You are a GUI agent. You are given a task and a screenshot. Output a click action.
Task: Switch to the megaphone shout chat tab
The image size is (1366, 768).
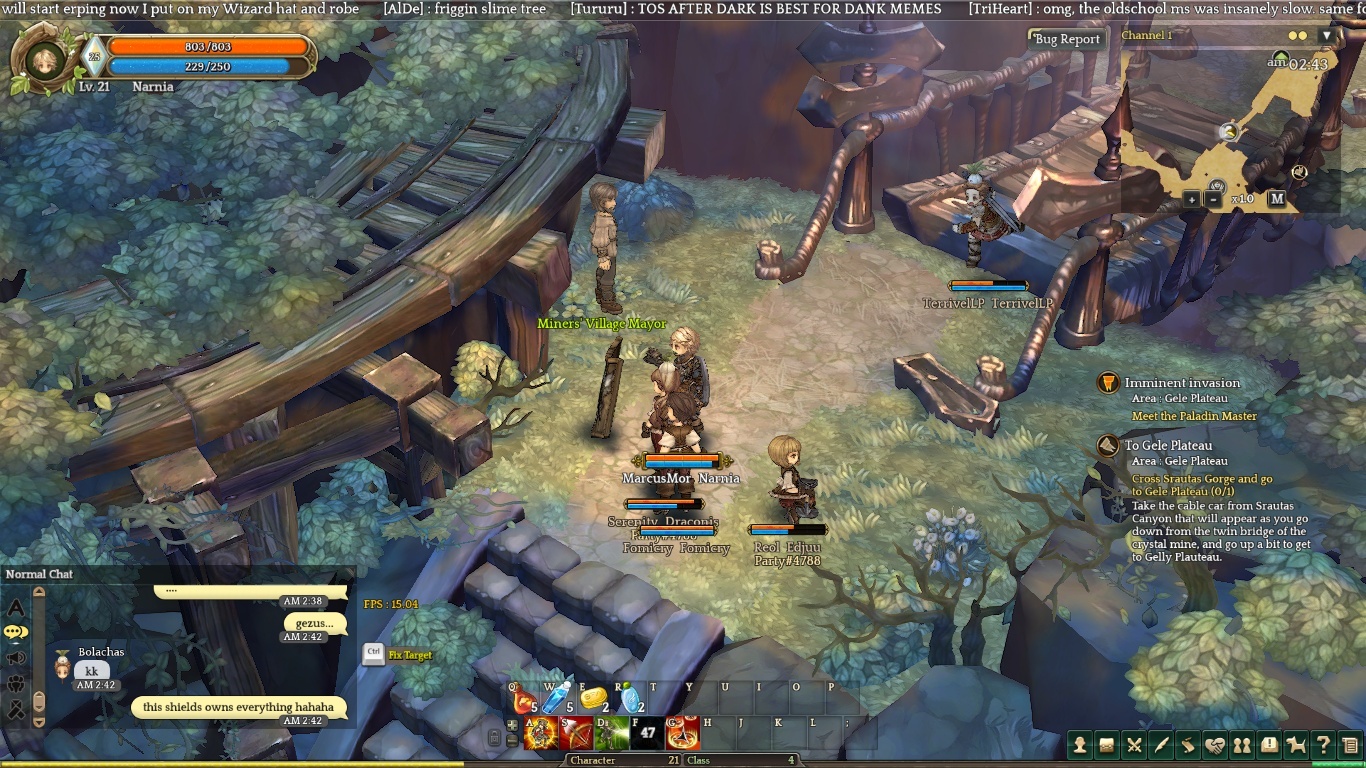(x=16, y=658)
